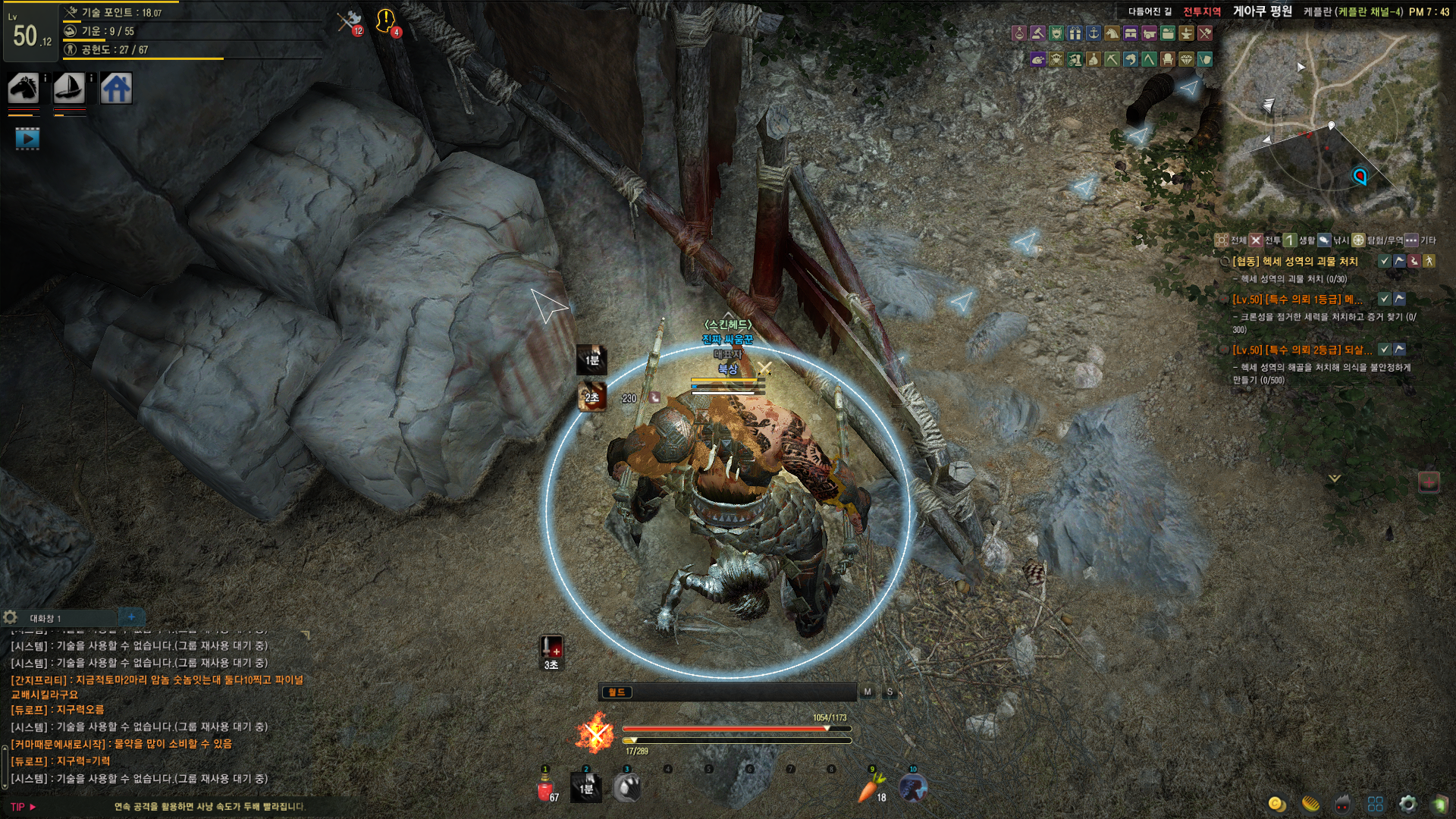Click the green door exit icon

tap(1439, 804)
